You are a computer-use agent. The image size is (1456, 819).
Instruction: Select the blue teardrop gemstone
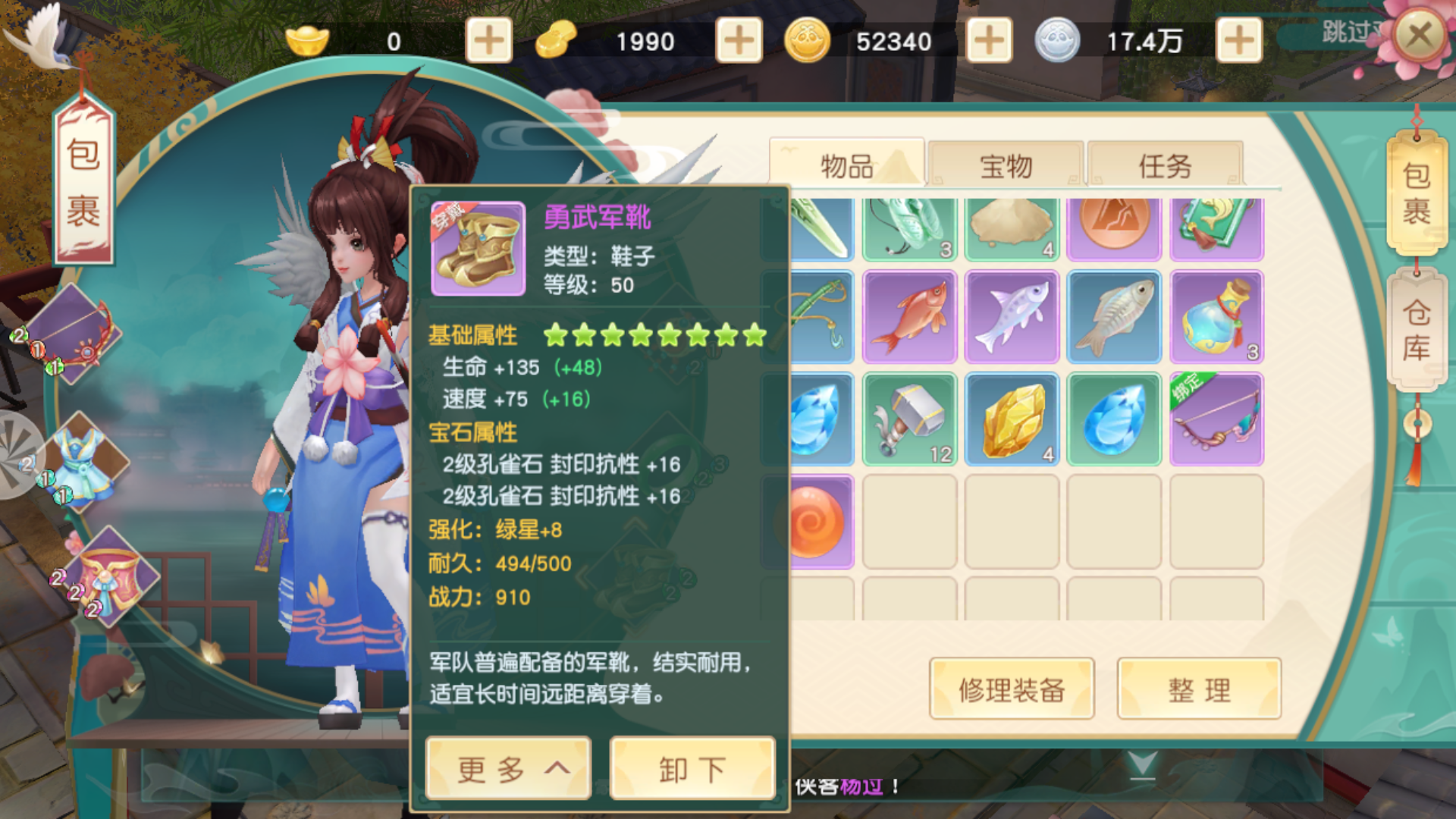(x=1115, y=418)
